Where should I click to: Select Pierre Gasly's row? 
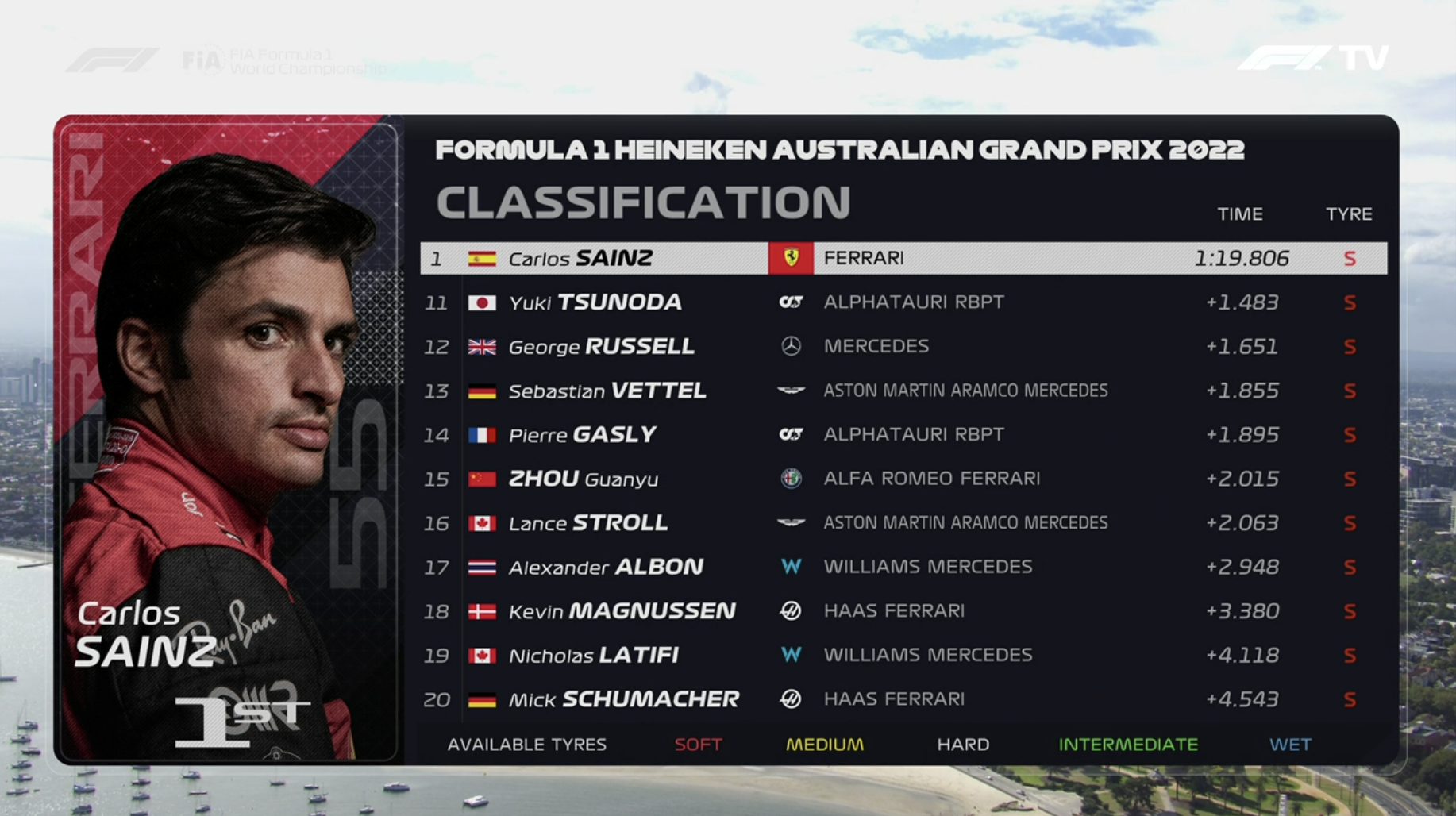pos(903,435)
